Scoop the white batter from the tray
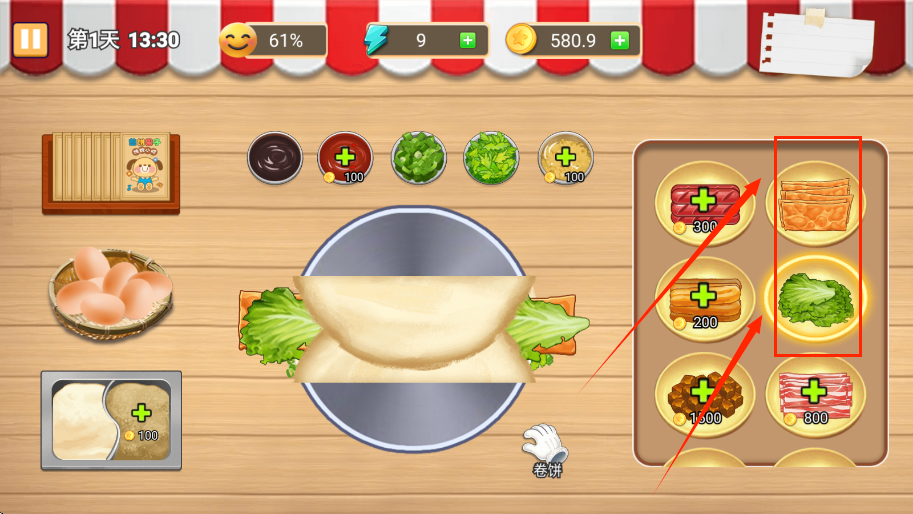 click(x=78, y=420)
